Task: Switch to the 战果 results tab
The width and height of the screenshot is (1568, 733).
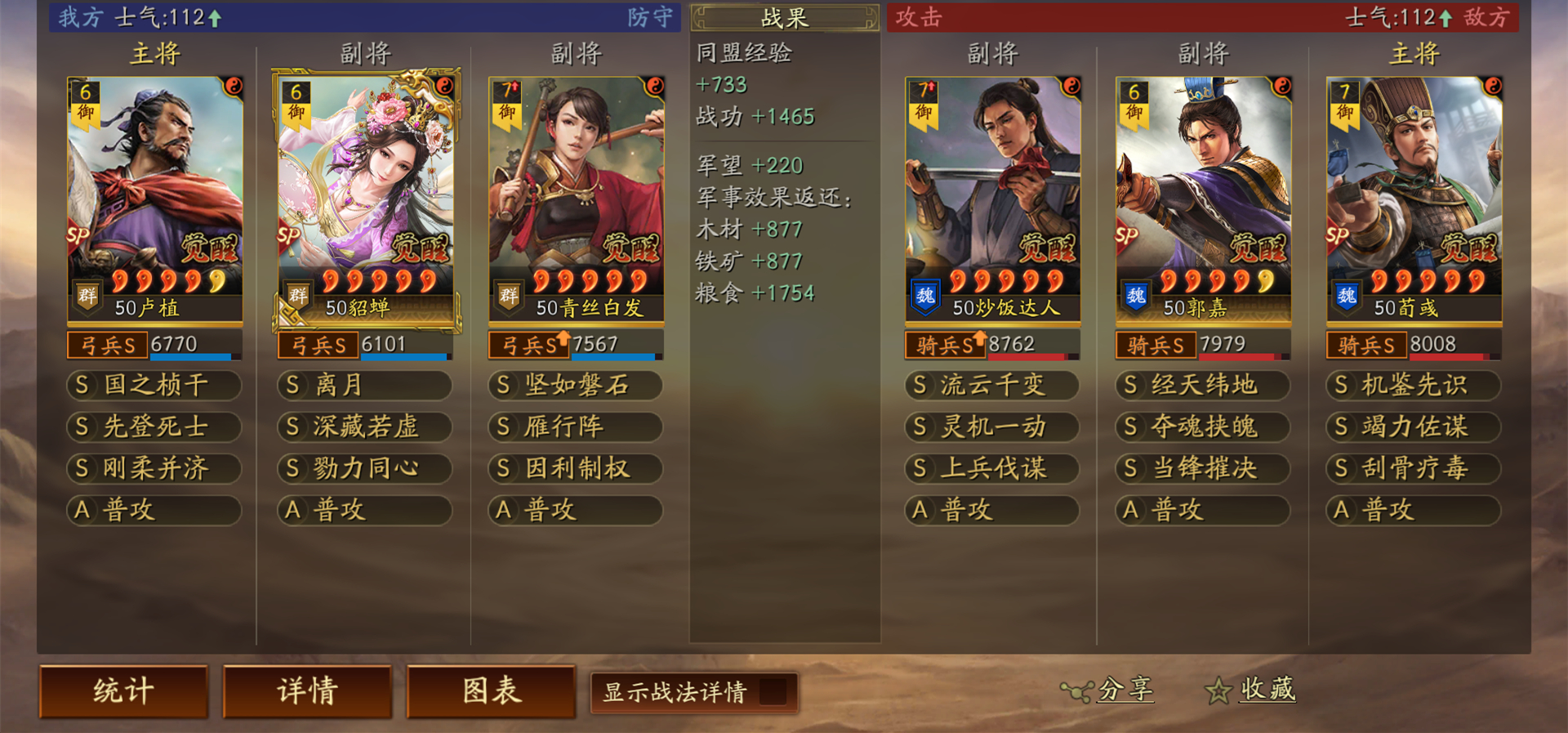Action: [784, 19]
